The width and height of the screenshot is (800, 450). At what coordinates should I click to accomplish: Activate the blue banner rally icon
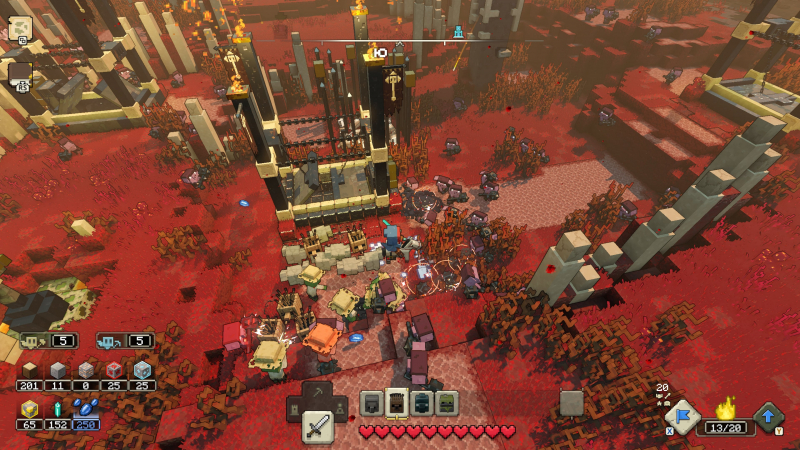point(682,417)
